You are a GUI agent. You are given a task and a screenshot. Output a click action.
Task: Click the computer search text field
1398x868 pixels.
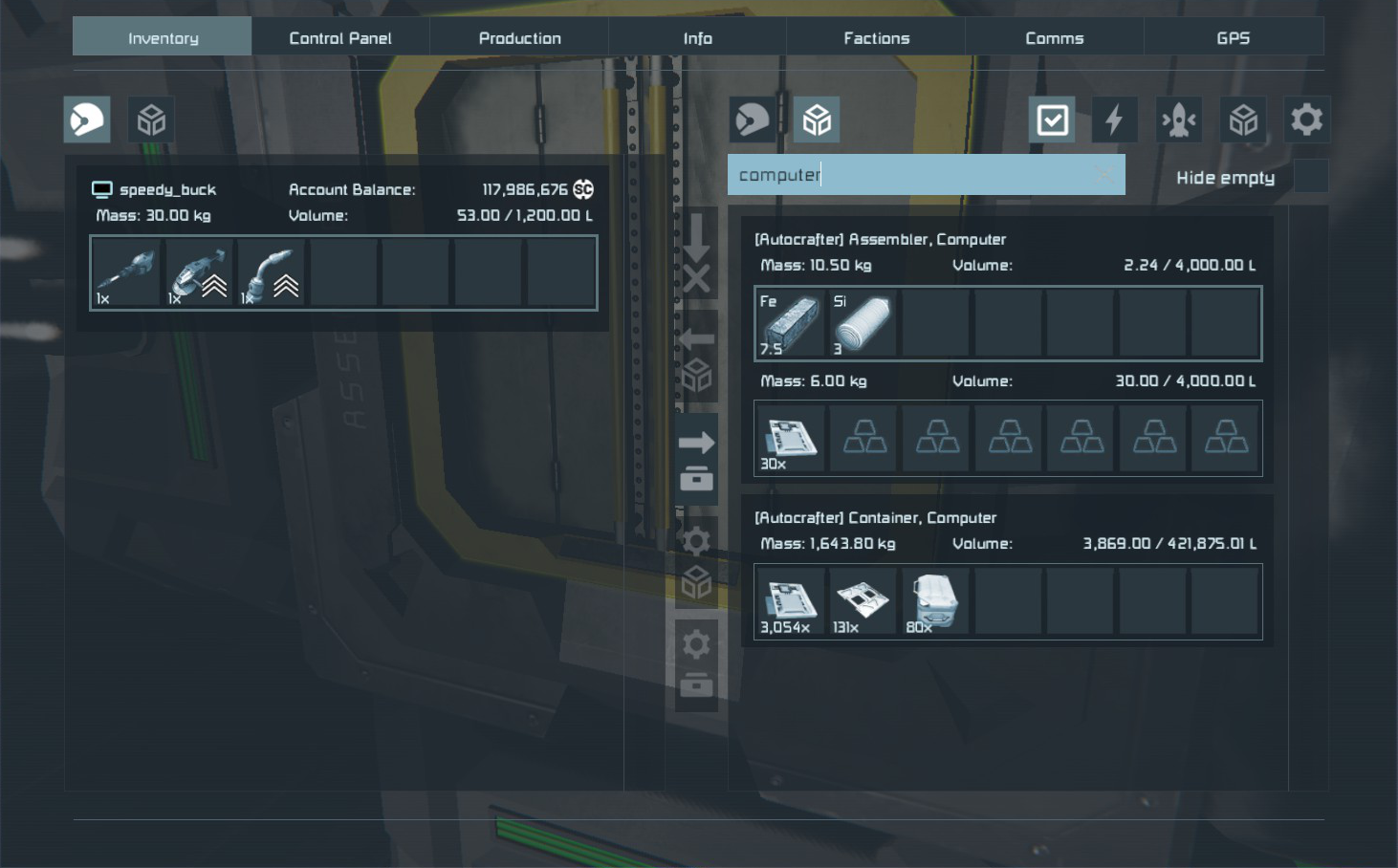(x=908, y=175)
